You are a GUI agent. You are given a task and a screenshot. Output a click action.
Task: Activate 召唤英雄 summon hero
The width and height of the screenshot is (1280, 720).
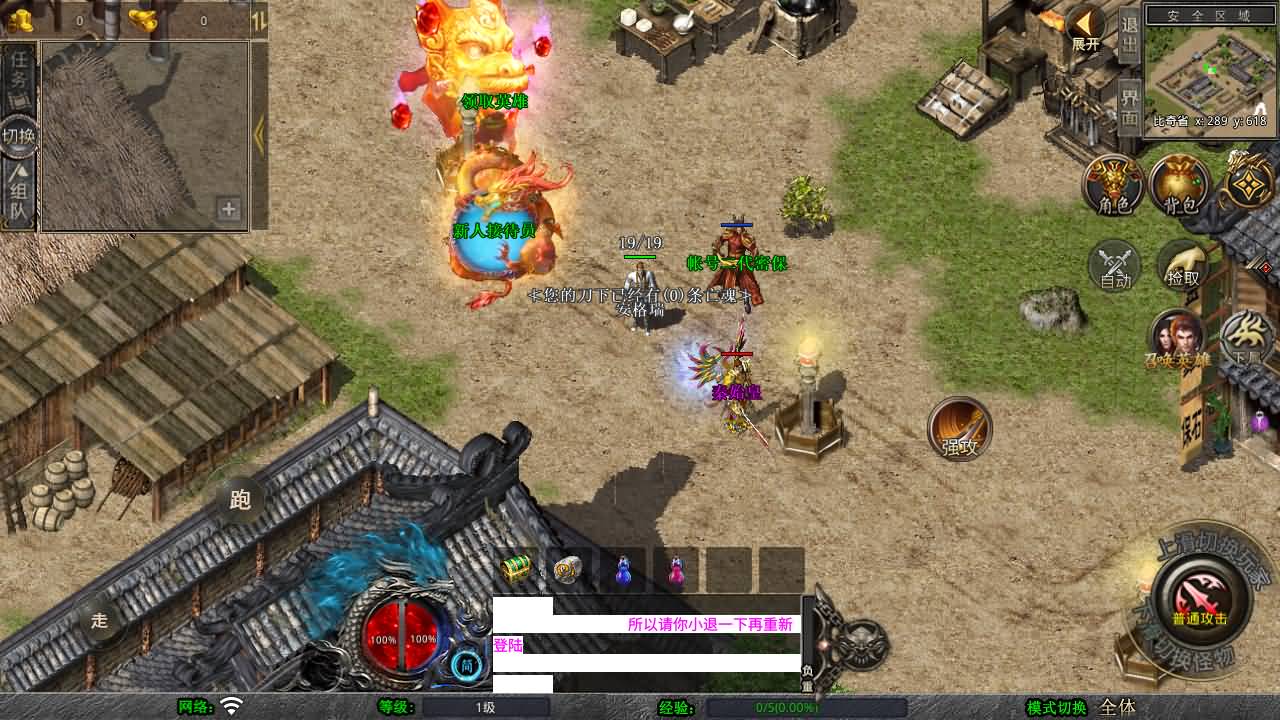click(x=1178, y=341)
